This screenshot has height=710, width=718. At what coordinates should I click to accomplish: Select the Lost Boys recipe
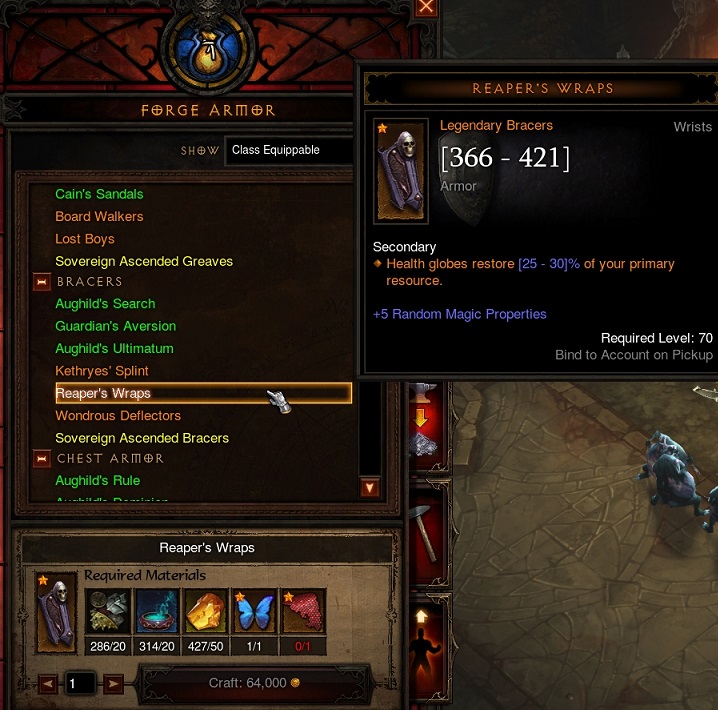pyautogui.click(x=85, y=239)
